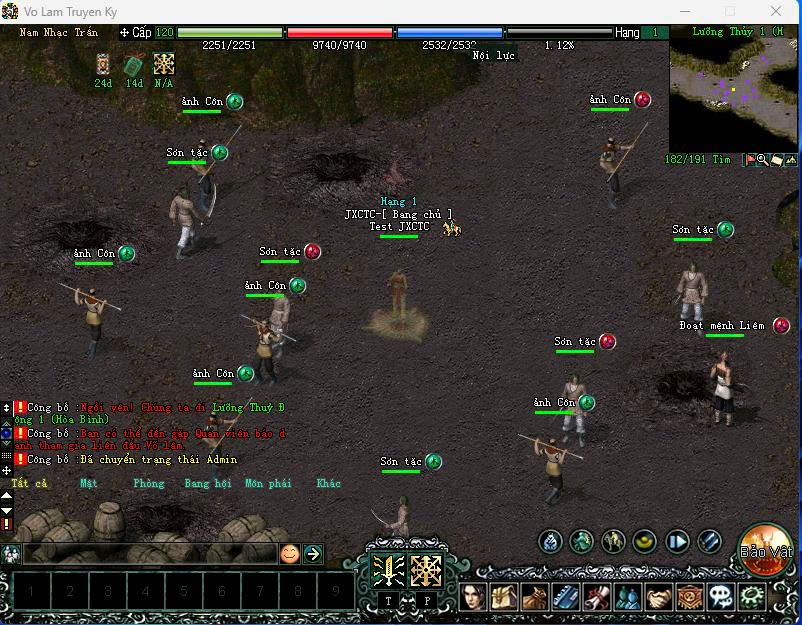Click the magnifying glass under the minimap
Screen dimensions: 802x625
pos(762,160)
